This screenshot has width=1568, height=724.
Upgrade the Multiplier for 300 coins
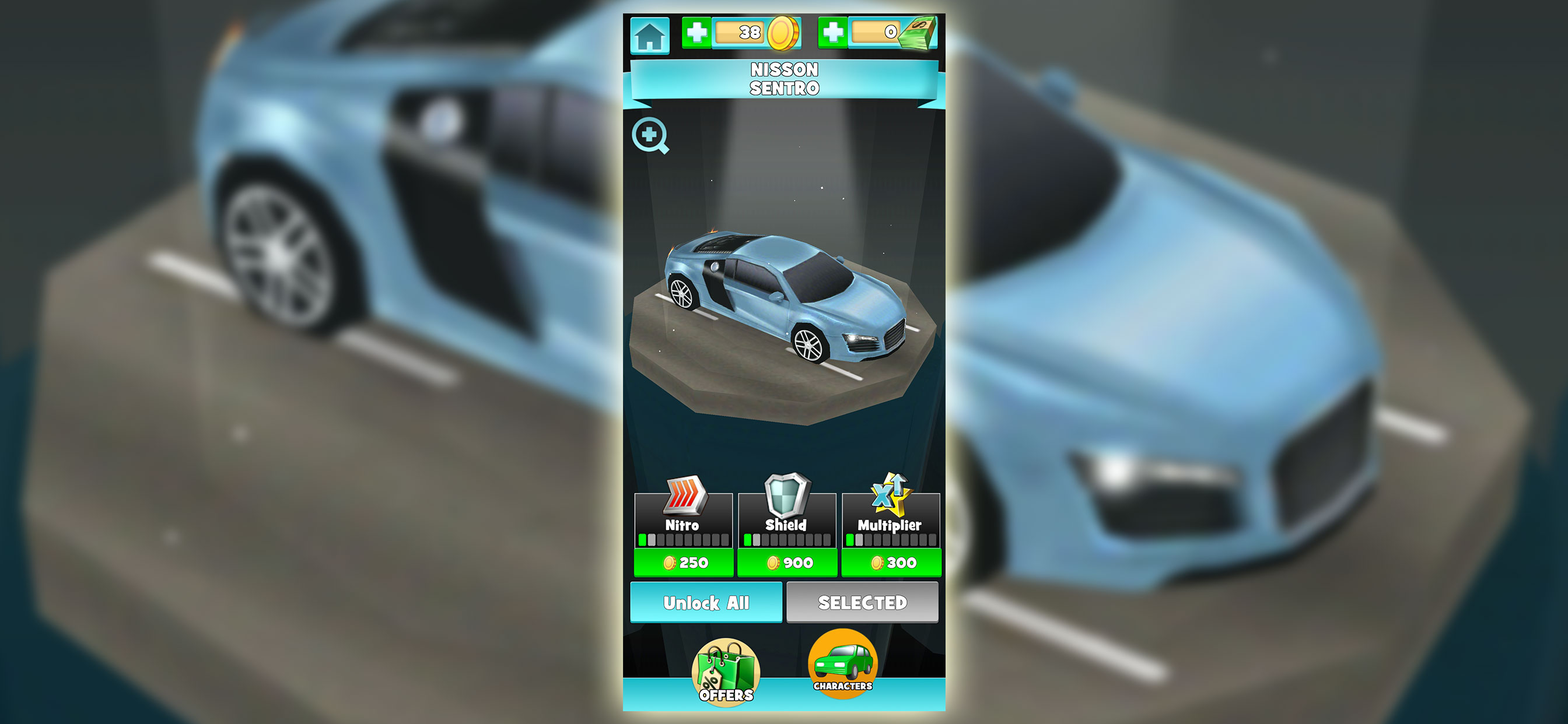click(892, 562)
